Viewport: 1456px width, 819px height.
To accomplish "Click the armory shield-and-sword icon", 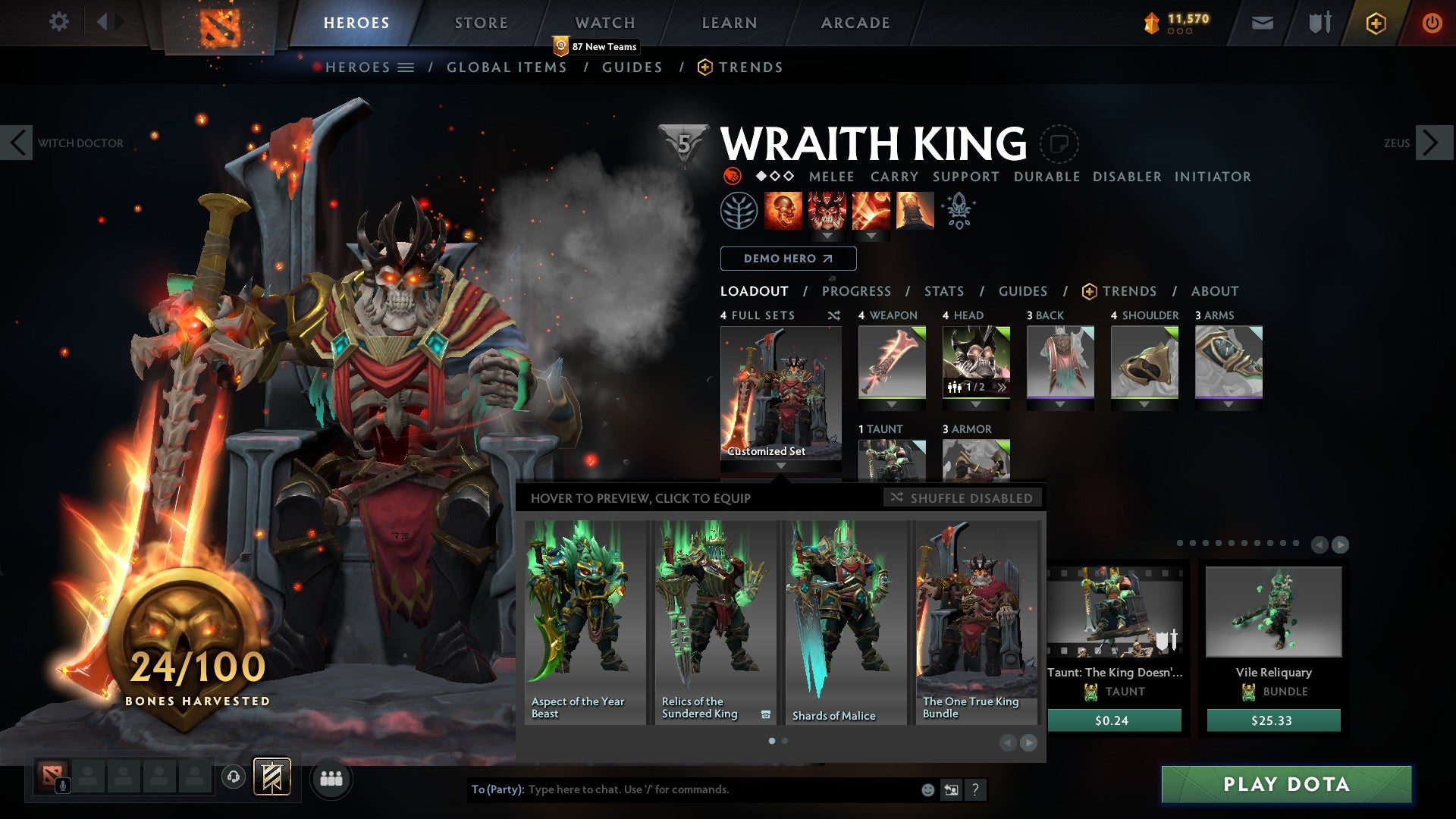I will pos(1318,23).
